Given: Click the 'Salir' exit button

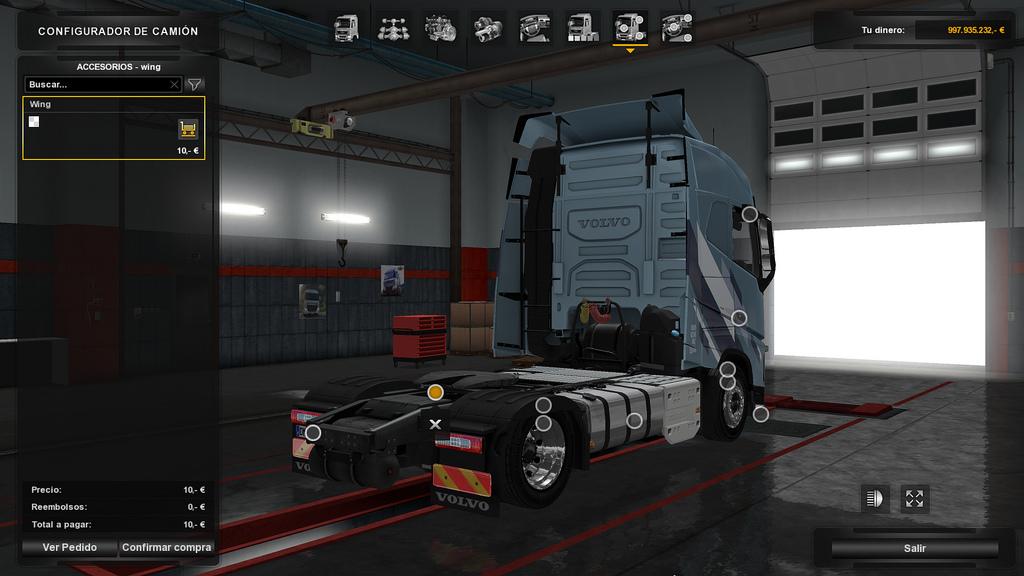Looking at the screenshot, I should point(914,548).
